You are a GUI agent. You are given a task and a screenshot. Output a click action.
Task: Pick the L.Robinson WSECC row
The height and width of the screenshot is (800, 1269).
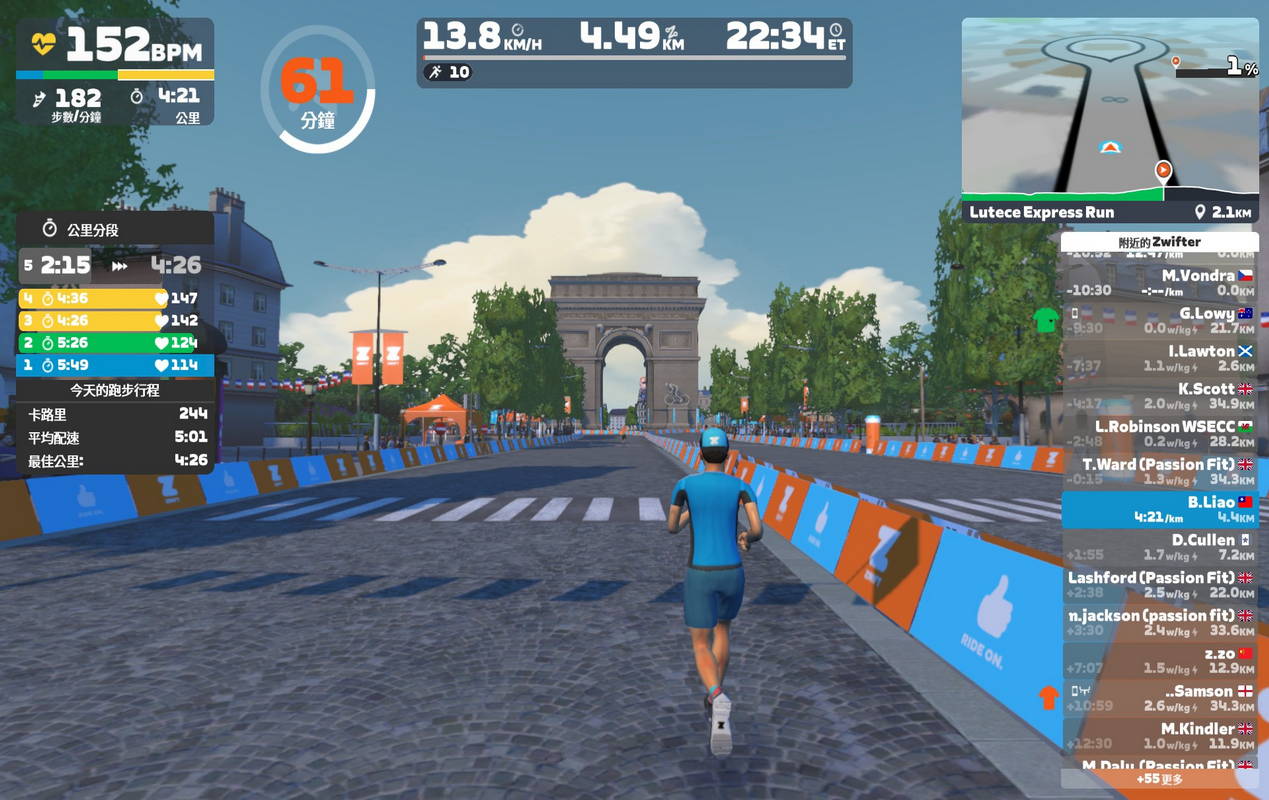pyautogui.click(x=1159, y=434)
